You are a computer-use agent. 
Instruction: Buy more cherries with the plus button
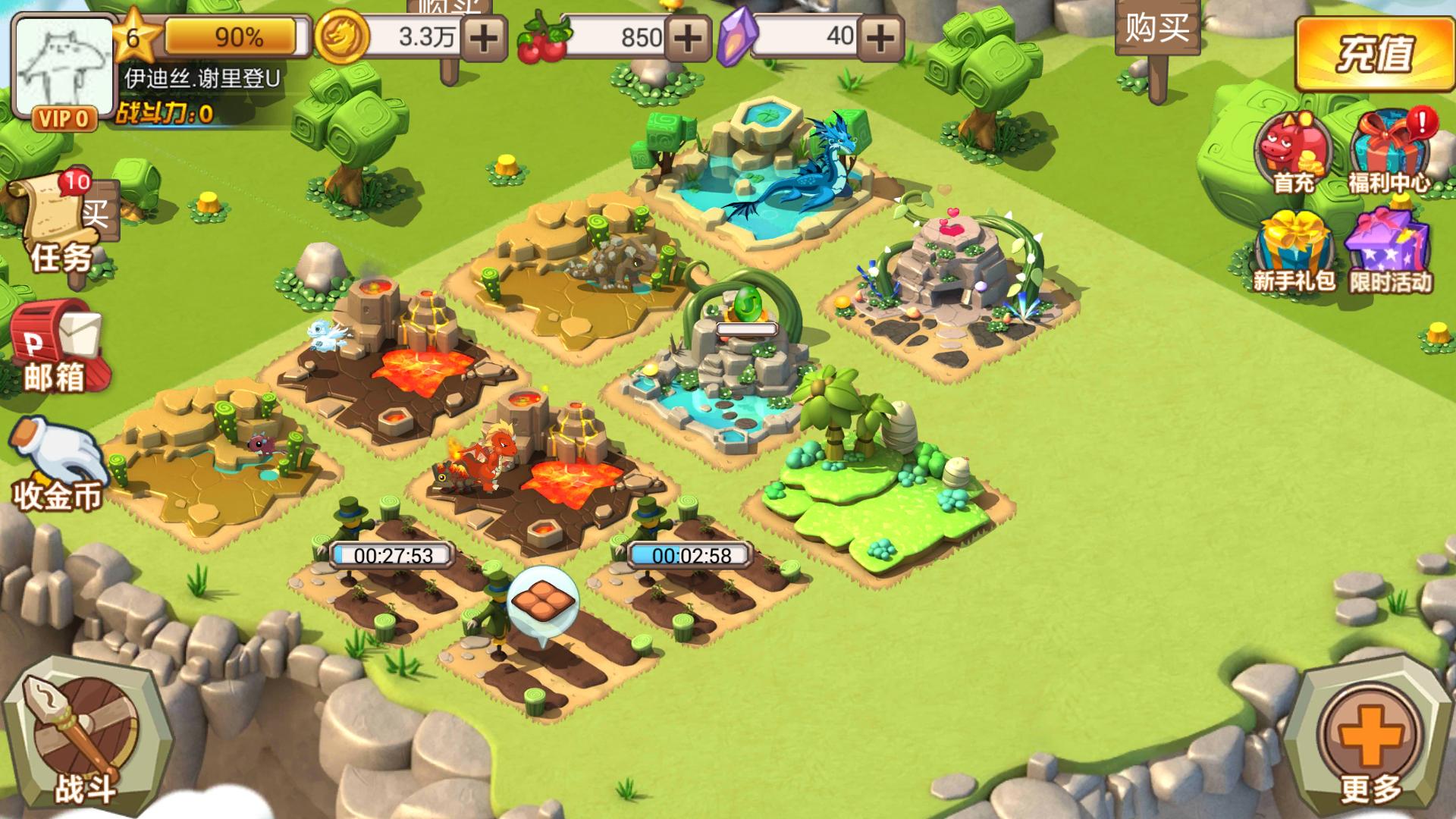pyautogui.click(x=688, y=37)
